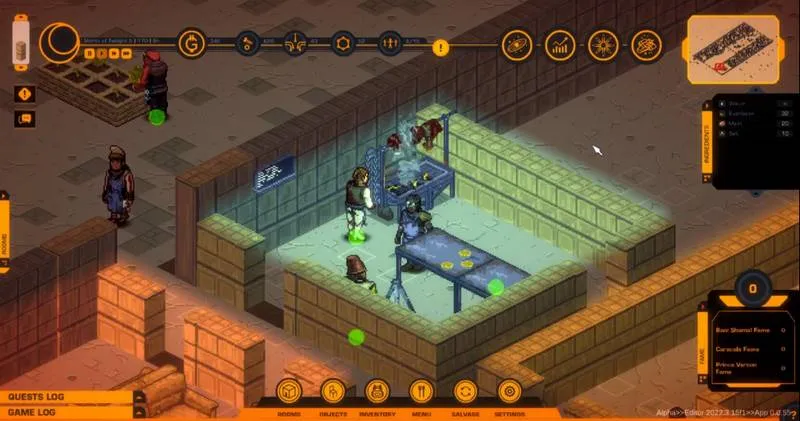Open the Rooms build menu

(289, 392)
